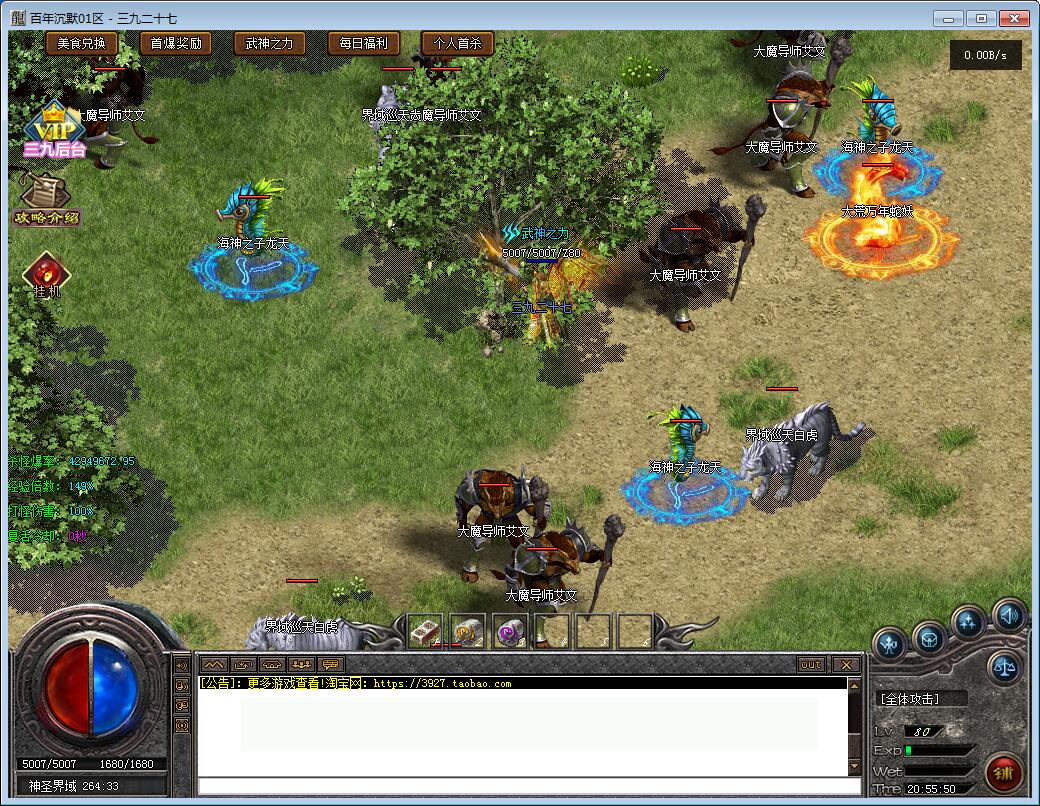Close the chat panel with X
This screenshot has width=1040, height=806.
[846, 665]
